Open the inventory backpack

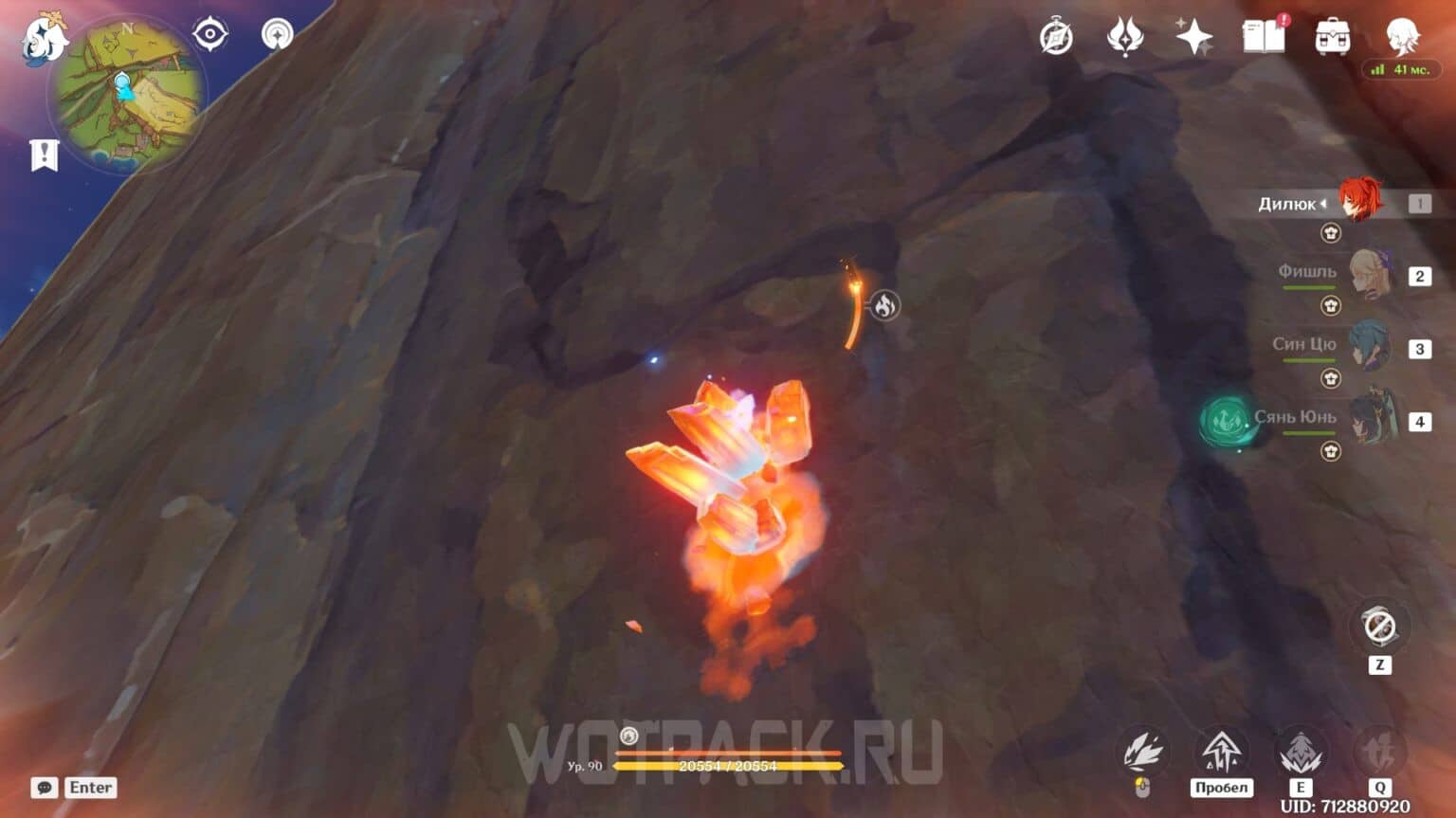pos(1332,38)
